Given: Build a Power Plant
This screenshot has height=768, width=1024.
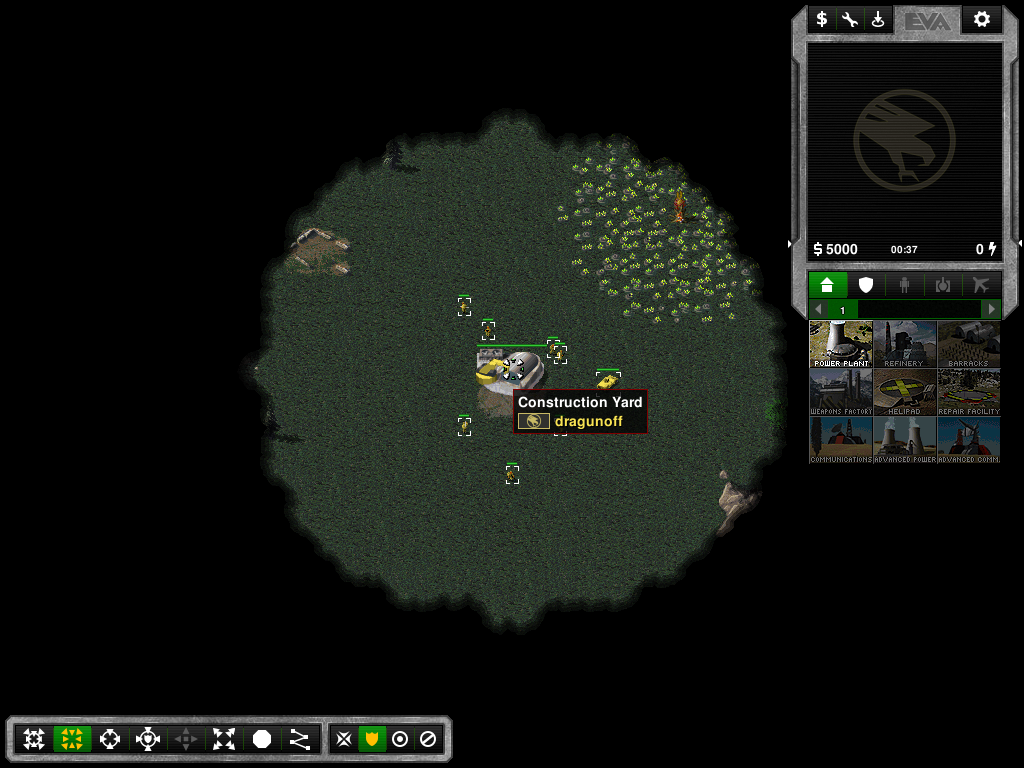Looking at the screenshot, I should point(841,344).
